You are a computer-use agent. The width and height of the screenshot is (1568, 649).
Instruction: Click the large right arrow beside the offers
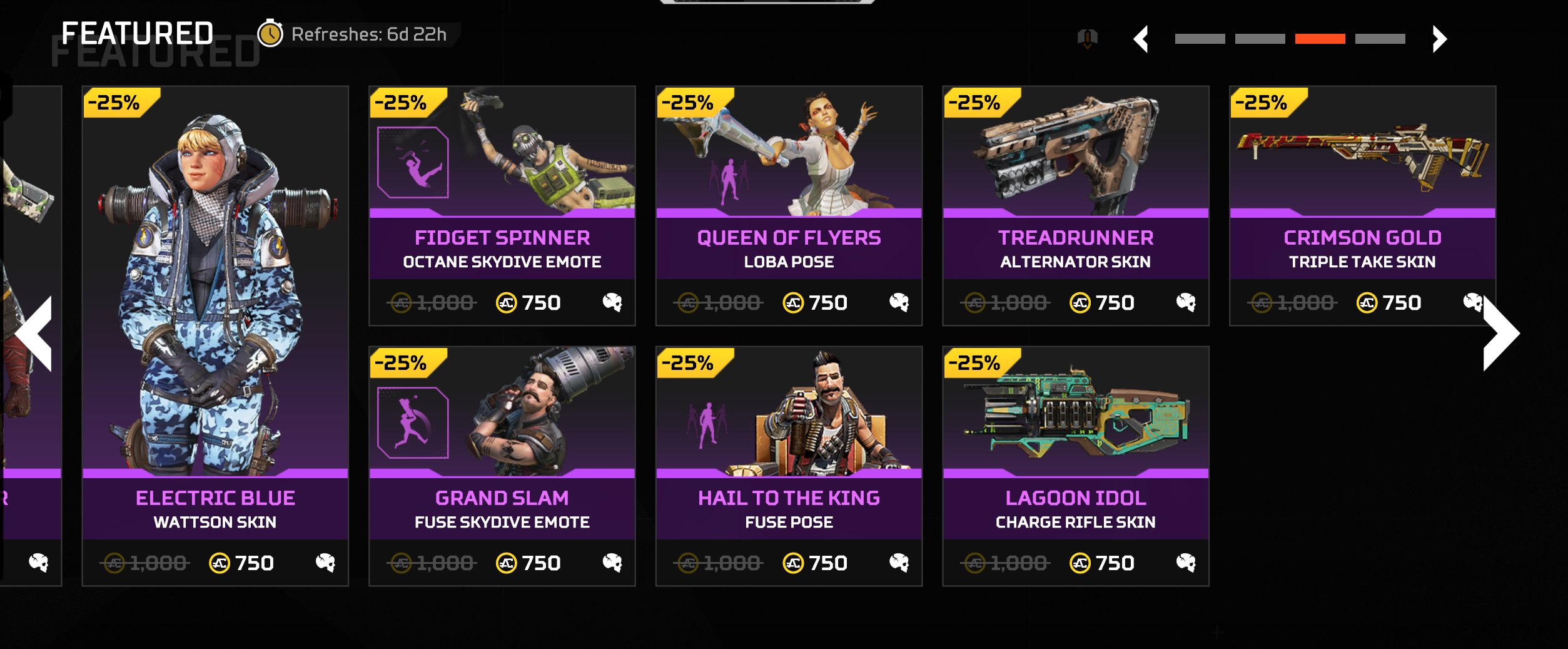click(1501, 333)
